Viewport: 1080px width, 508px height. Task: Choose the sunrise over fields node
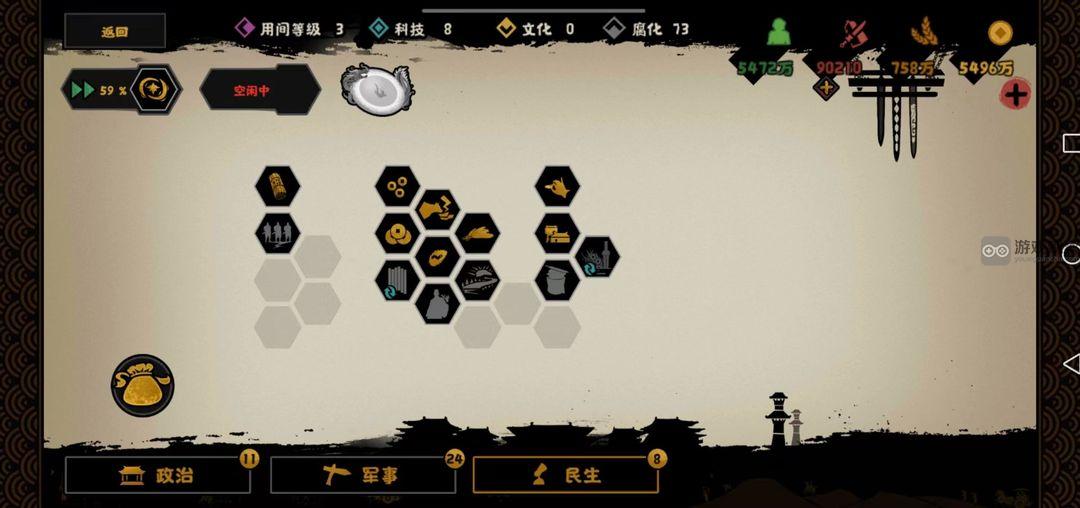click(x=477, y=280)
